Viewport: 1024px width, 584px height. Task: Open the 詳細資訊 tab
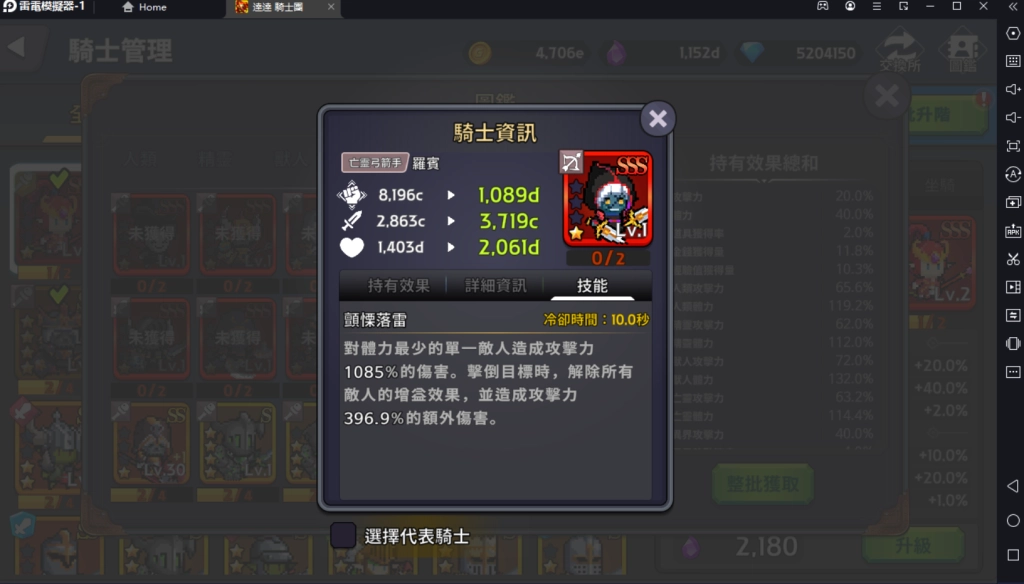pos(496,286)
